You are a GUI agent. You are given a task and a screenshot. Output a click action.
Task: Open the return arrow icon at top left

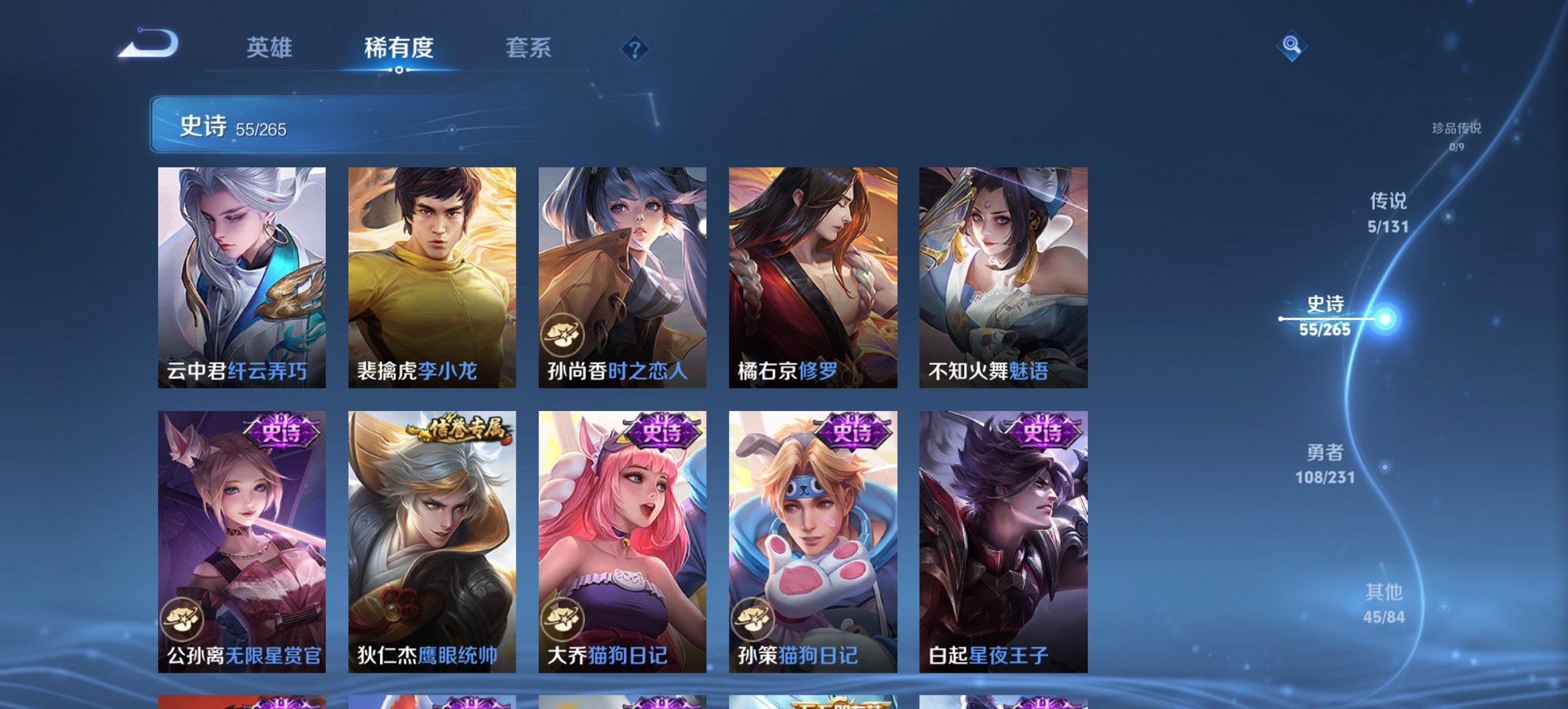pos(152,44)
